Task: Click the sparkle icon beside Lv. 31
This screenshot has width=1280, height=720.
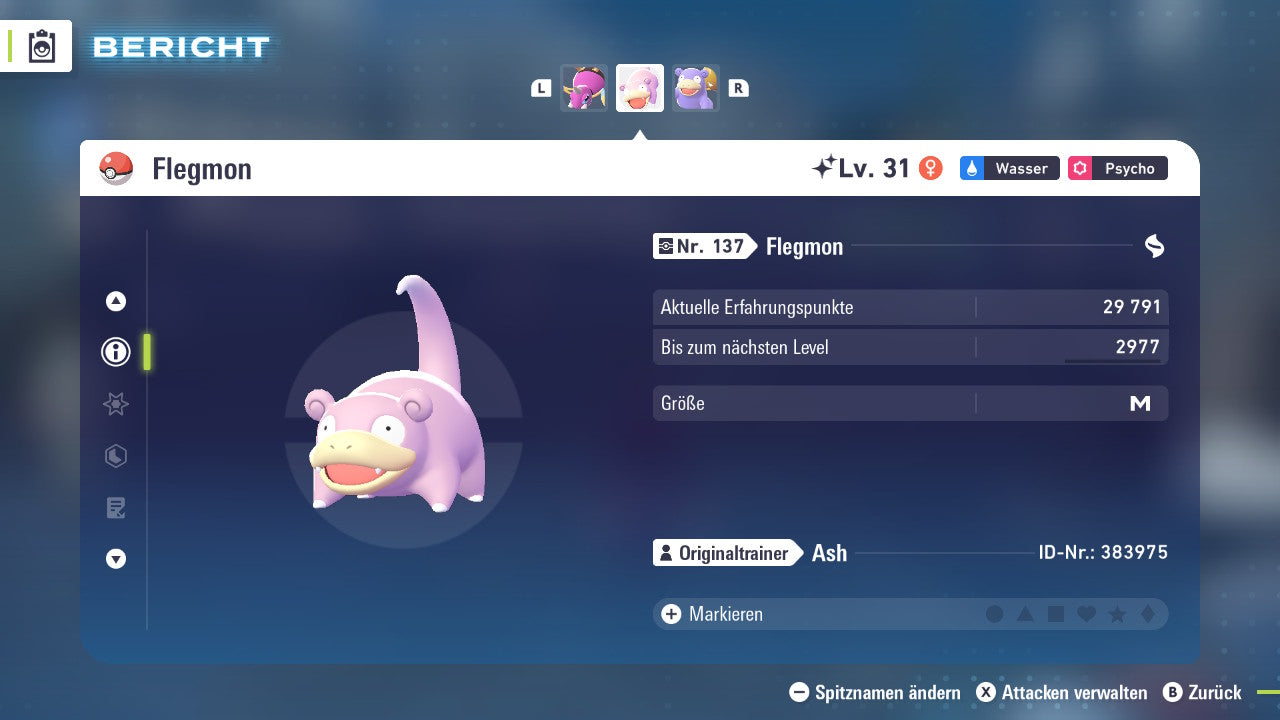Action: (x=822, y=166)
